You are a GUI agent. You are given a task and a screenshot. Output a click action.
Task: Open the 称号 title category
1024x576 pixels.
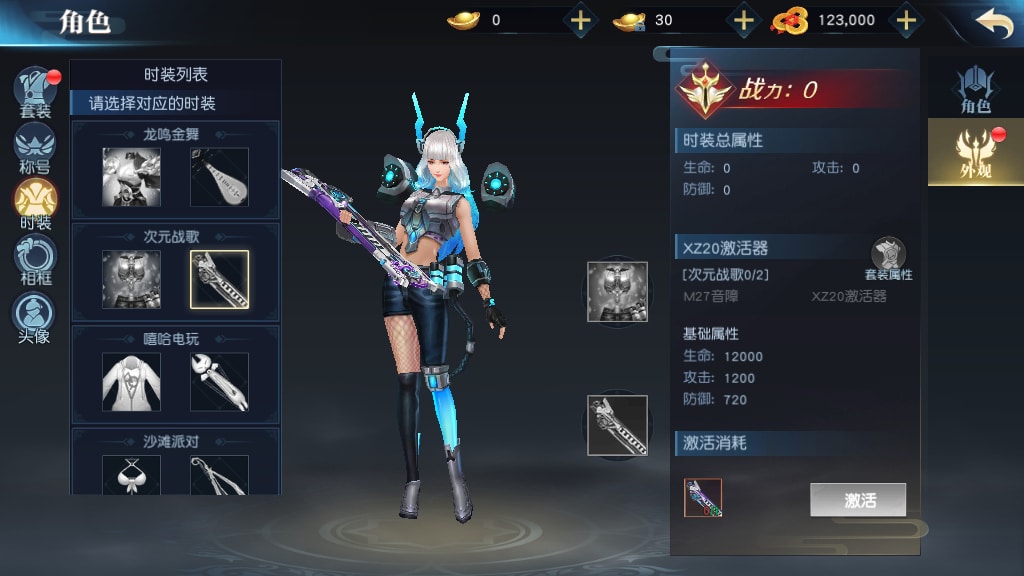tap(35, 148)
